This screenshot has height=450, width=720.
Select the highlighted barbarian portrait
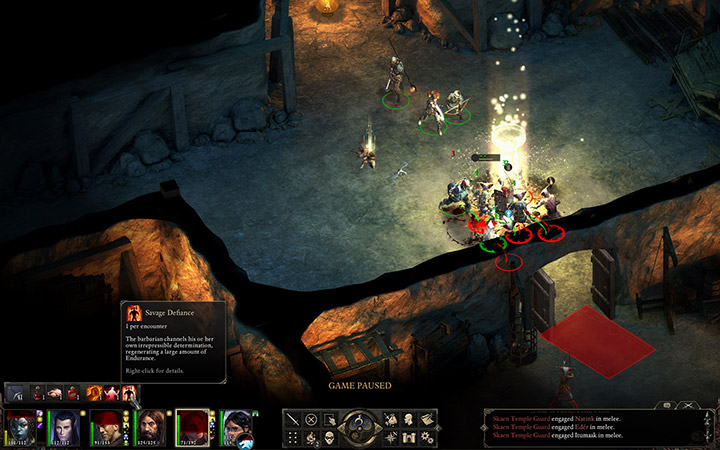pyautogui.click(x=195, y=427)
